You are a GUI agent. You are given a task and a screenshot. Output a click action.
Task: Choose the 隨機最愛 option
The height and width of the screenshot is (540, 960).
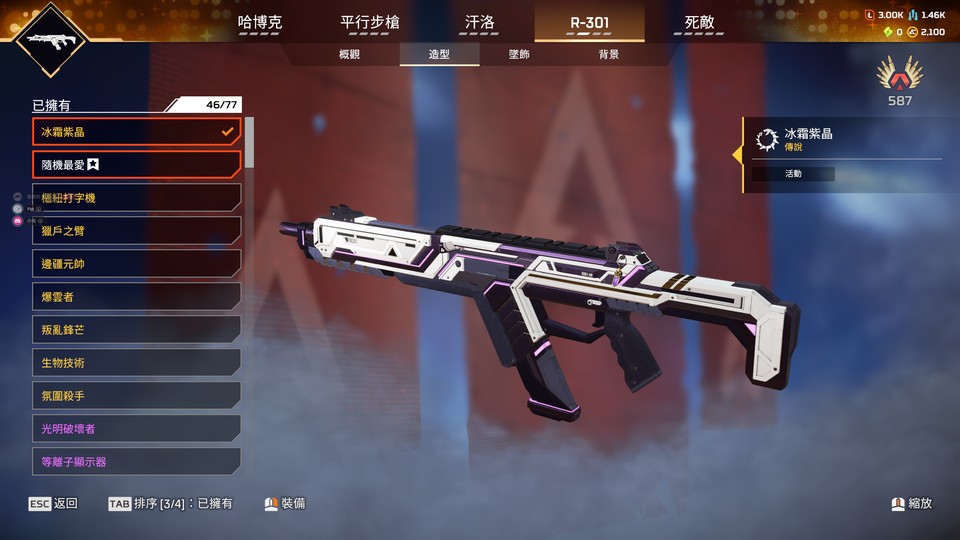click(136, 164)
